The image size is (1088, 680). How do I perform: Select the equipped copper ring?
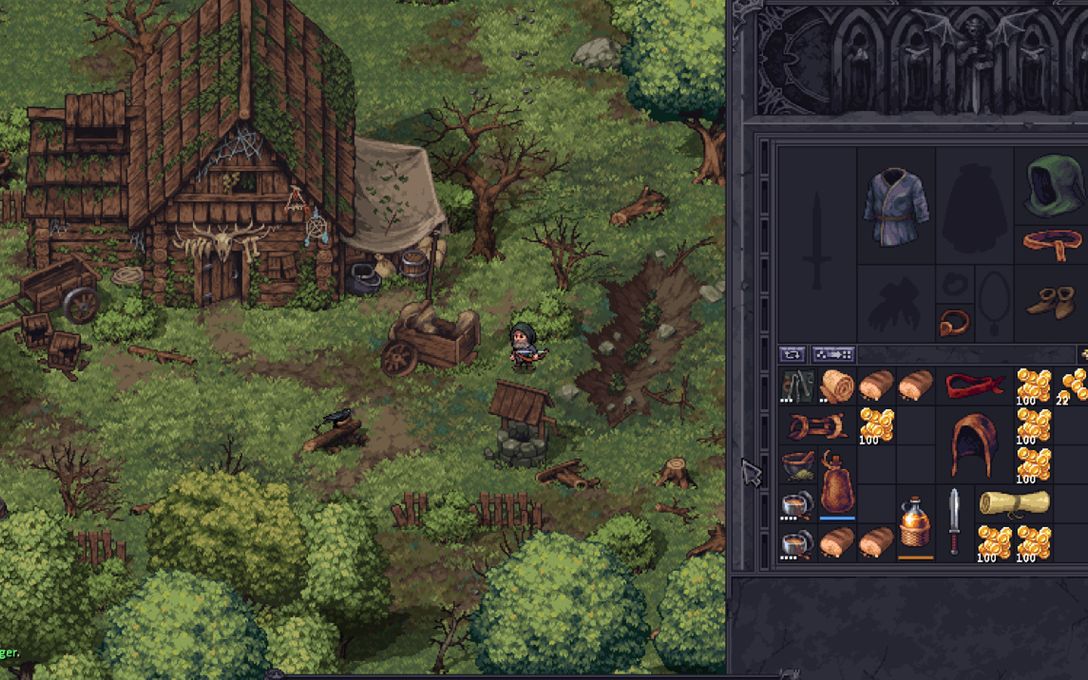click(955, 323)
